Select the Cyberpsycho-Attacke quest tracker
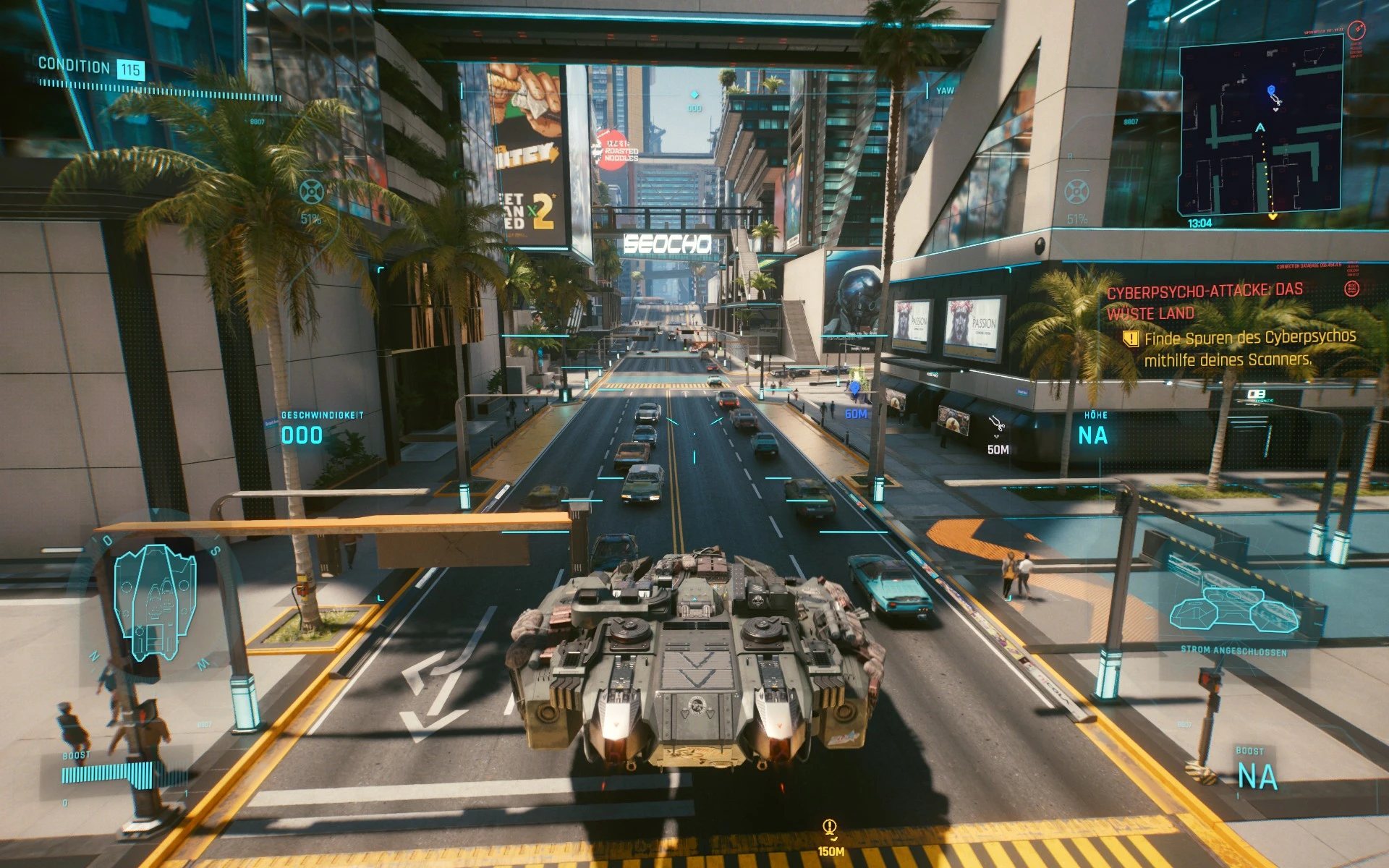The width and height of the screenshot is (1389, 868). (x=1205, y=302)
